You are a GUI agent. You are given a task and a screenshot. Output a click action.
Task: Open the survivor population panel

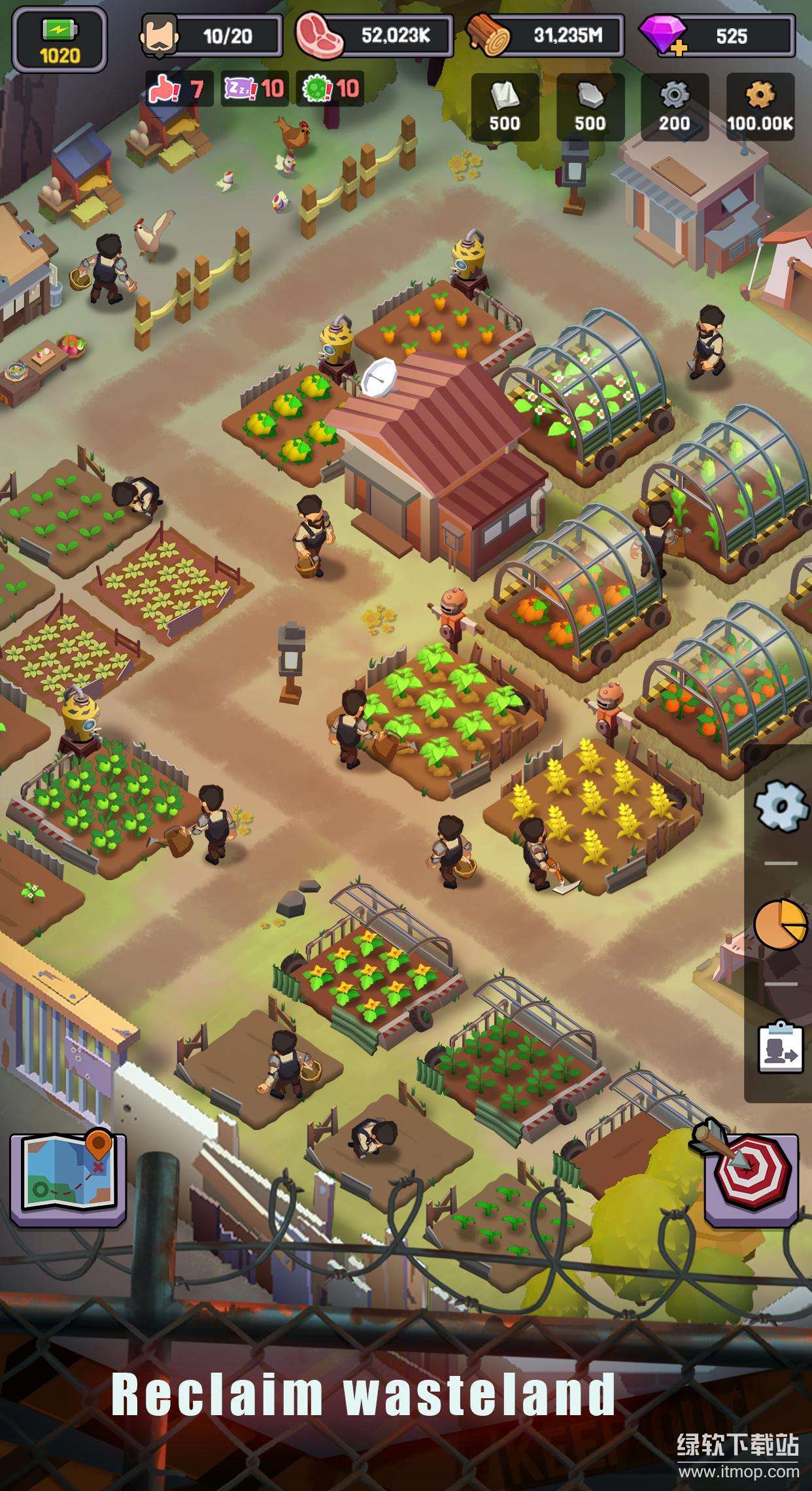point(212,36)
